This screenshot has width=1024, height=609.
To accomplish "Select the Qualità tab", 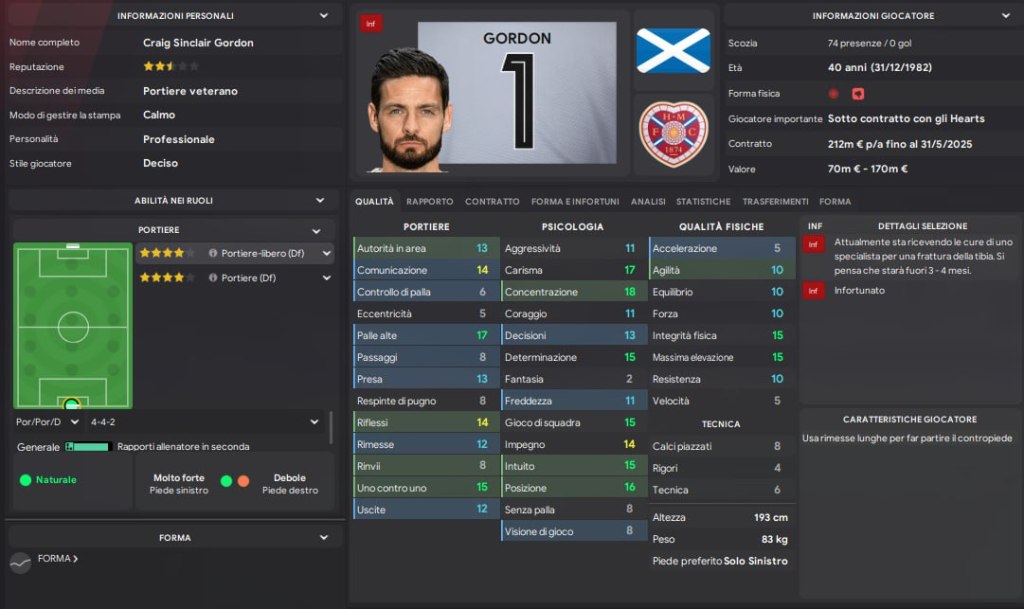I will pyautogui.click(x=374, y=201).
